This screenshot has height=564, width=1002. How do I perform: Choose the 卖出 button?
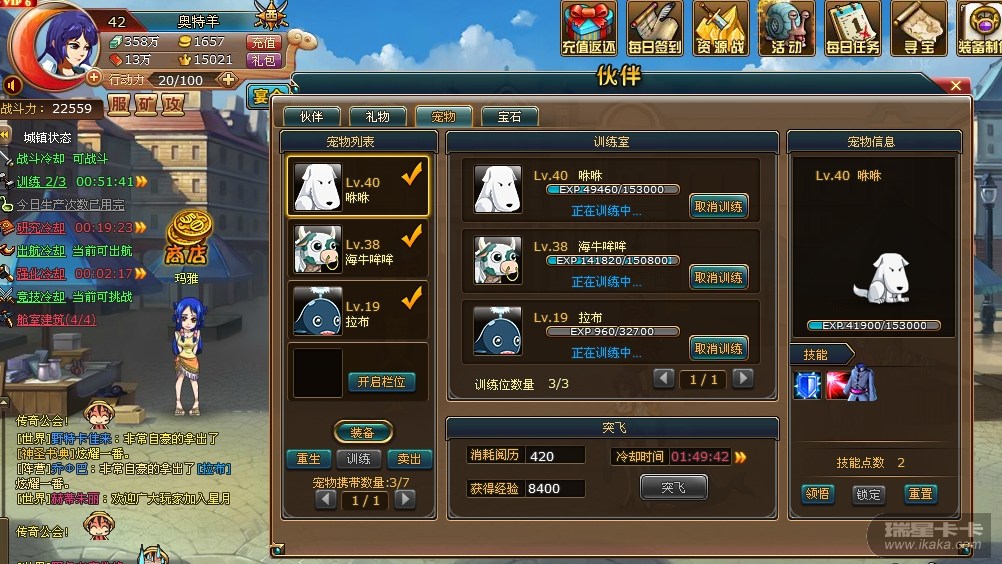409,459
